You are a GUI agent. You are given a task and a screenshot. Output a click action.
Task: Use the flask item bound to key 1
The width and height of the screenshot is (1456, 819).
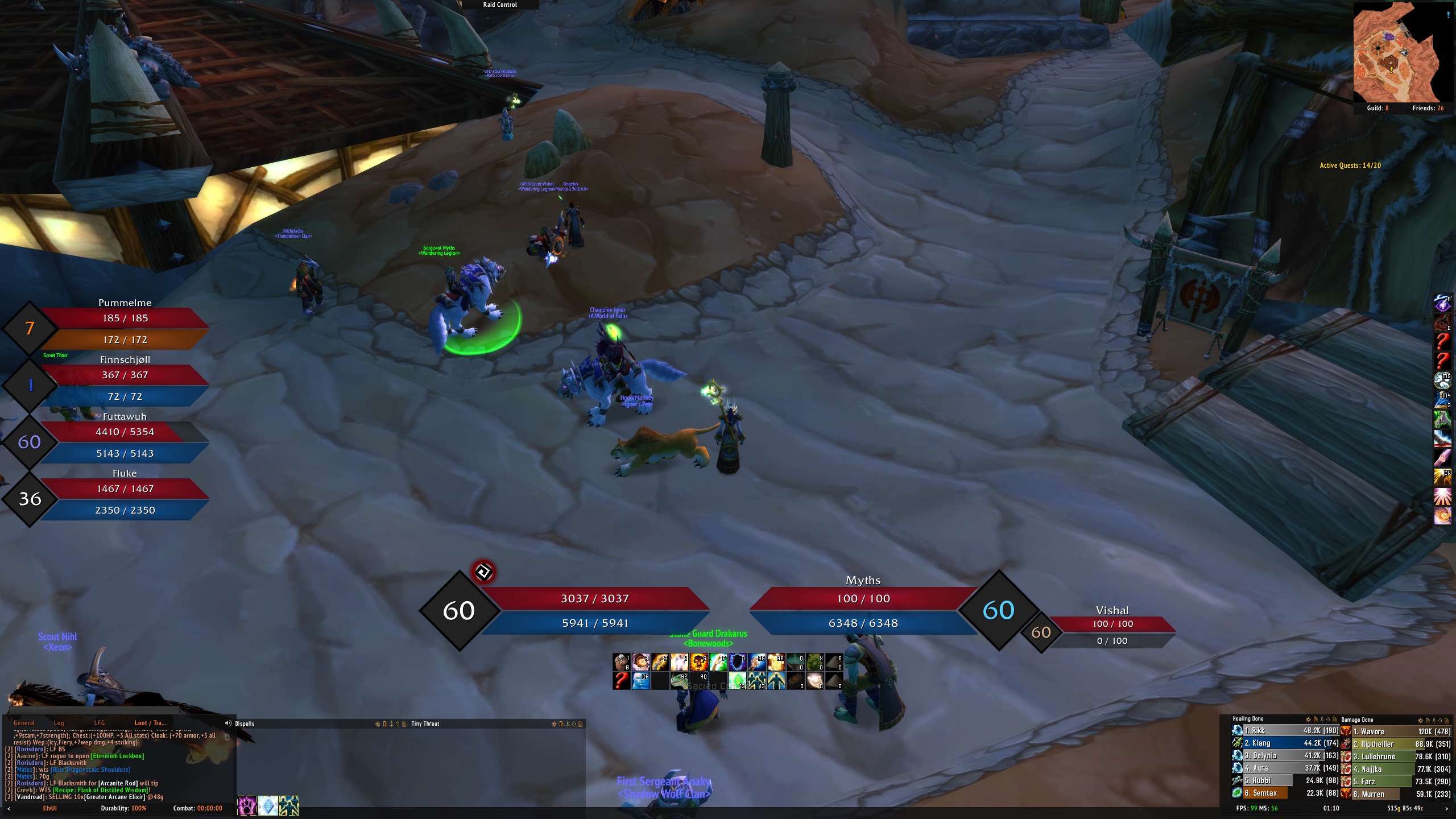click(x=622, y=662)
